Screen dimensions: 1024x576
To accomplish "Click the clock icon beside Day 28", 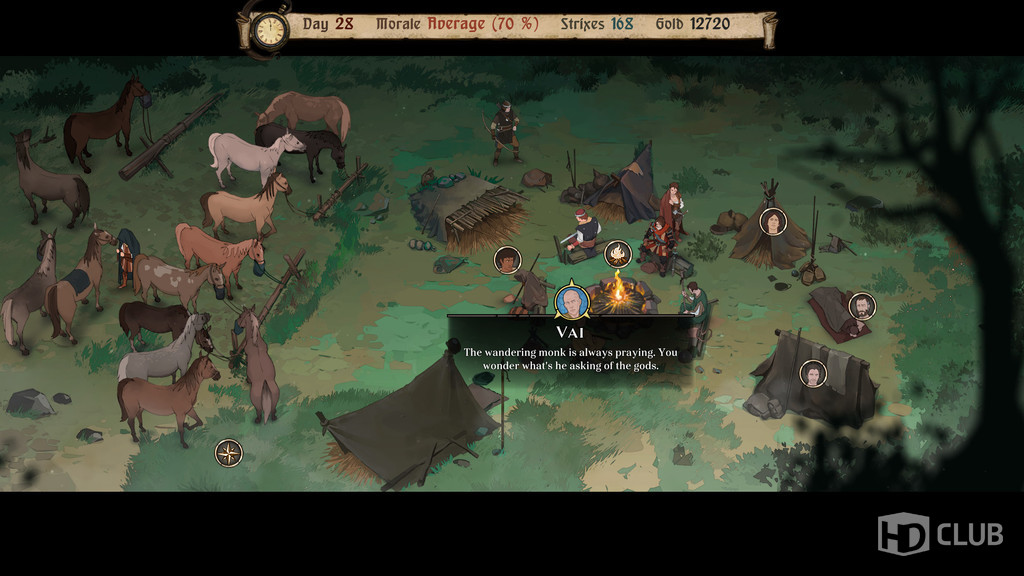I will (x=268, y=29).
